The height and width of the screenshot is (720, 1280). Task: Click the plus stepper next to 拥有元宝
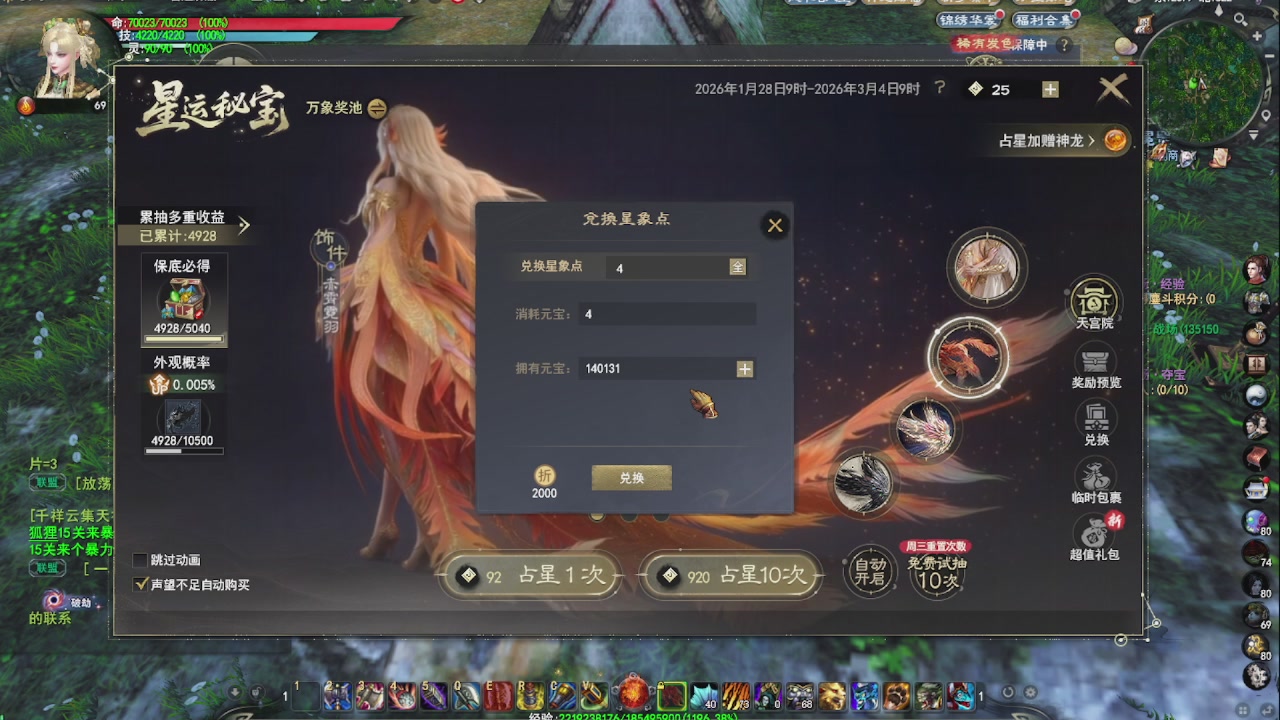pyautogui.click(x=744, y=368)
